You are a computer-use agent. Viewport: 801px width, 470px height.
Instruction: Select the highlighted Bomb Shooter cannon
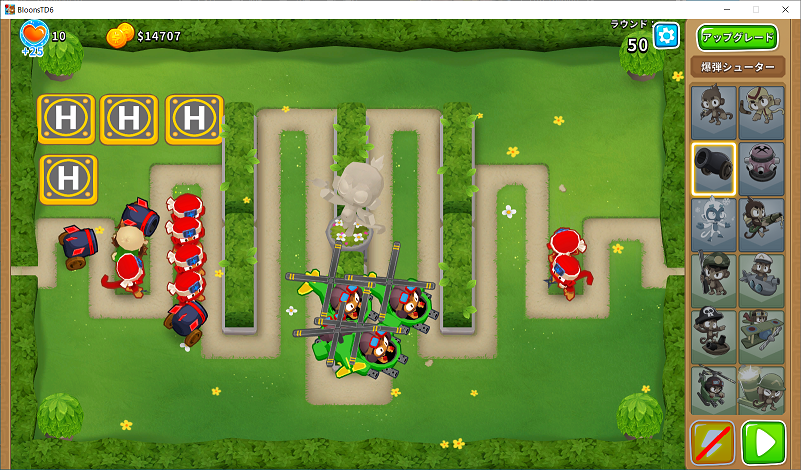(714, 168)
